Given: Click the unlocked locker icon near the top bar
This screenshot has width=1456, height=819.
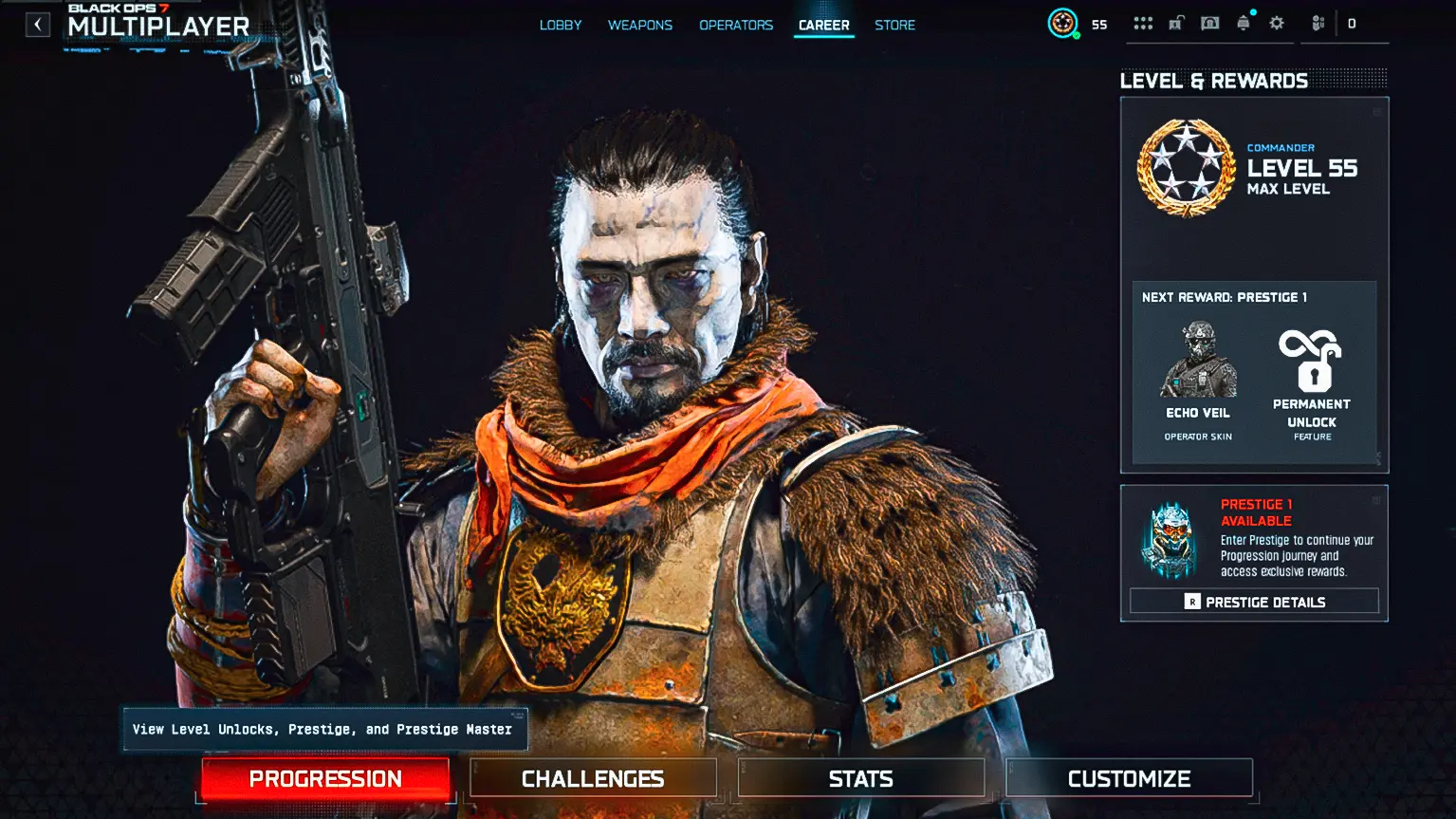Looking at the screenshot, I should [1176, 22].
